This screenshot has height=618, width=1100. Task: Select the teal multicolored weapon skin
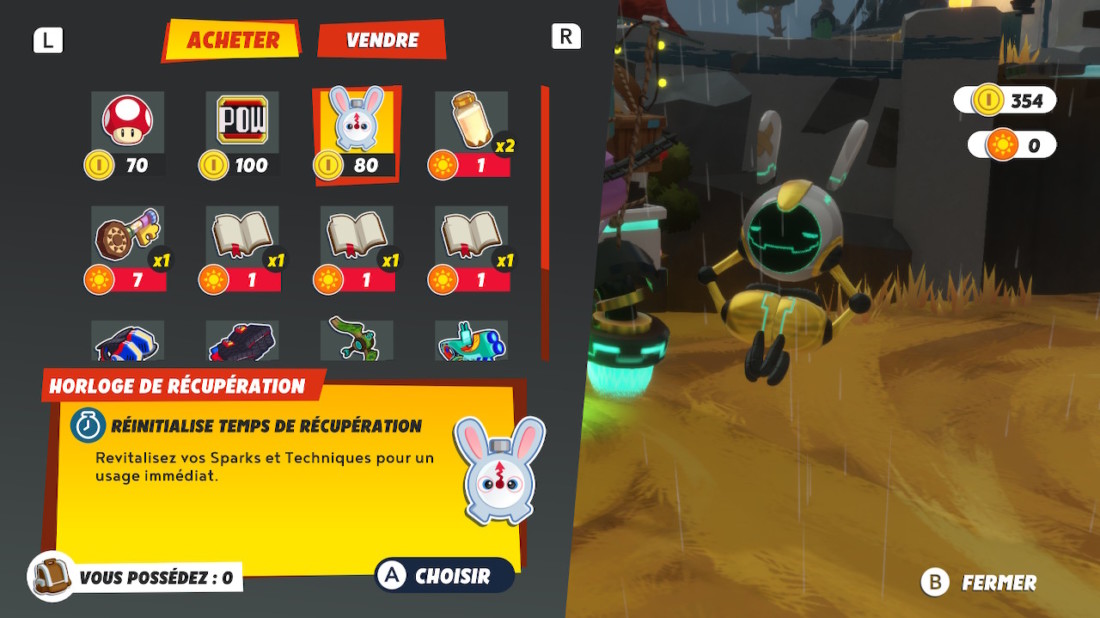click(472, 343)
